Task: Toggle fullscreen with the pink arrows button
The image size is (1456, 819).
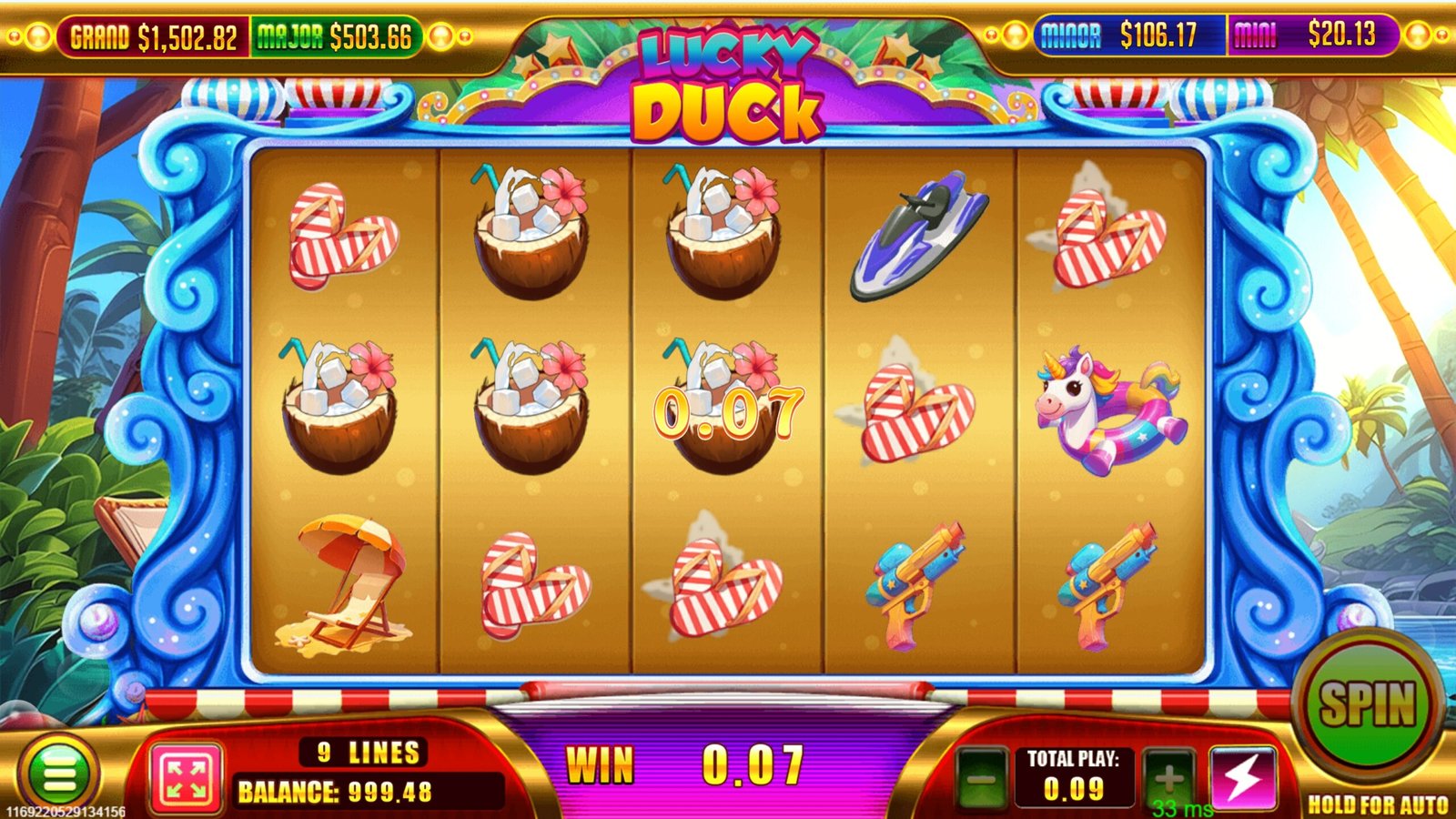Action: tap(187, 778)
